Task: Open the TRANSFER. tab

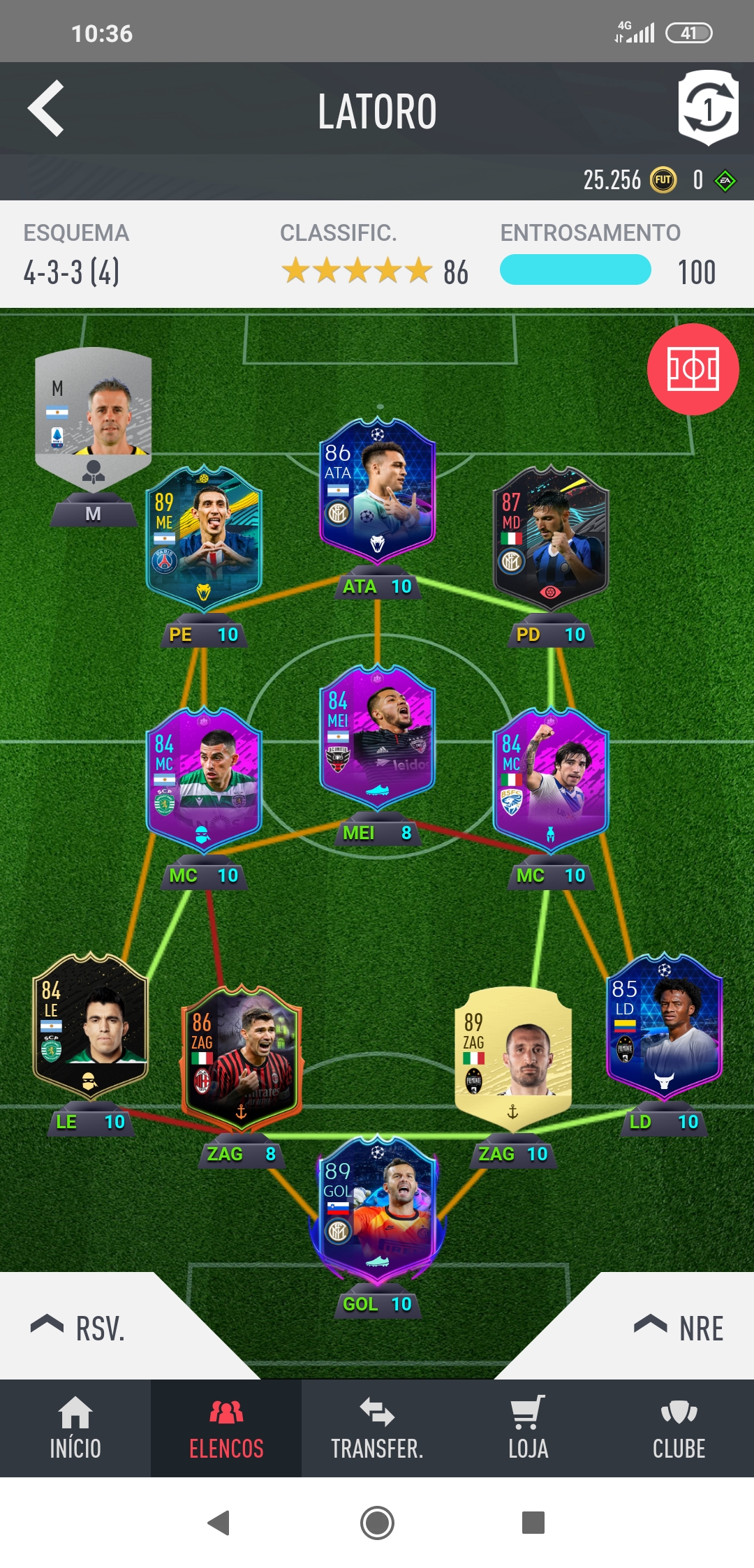Action: 377,1428
